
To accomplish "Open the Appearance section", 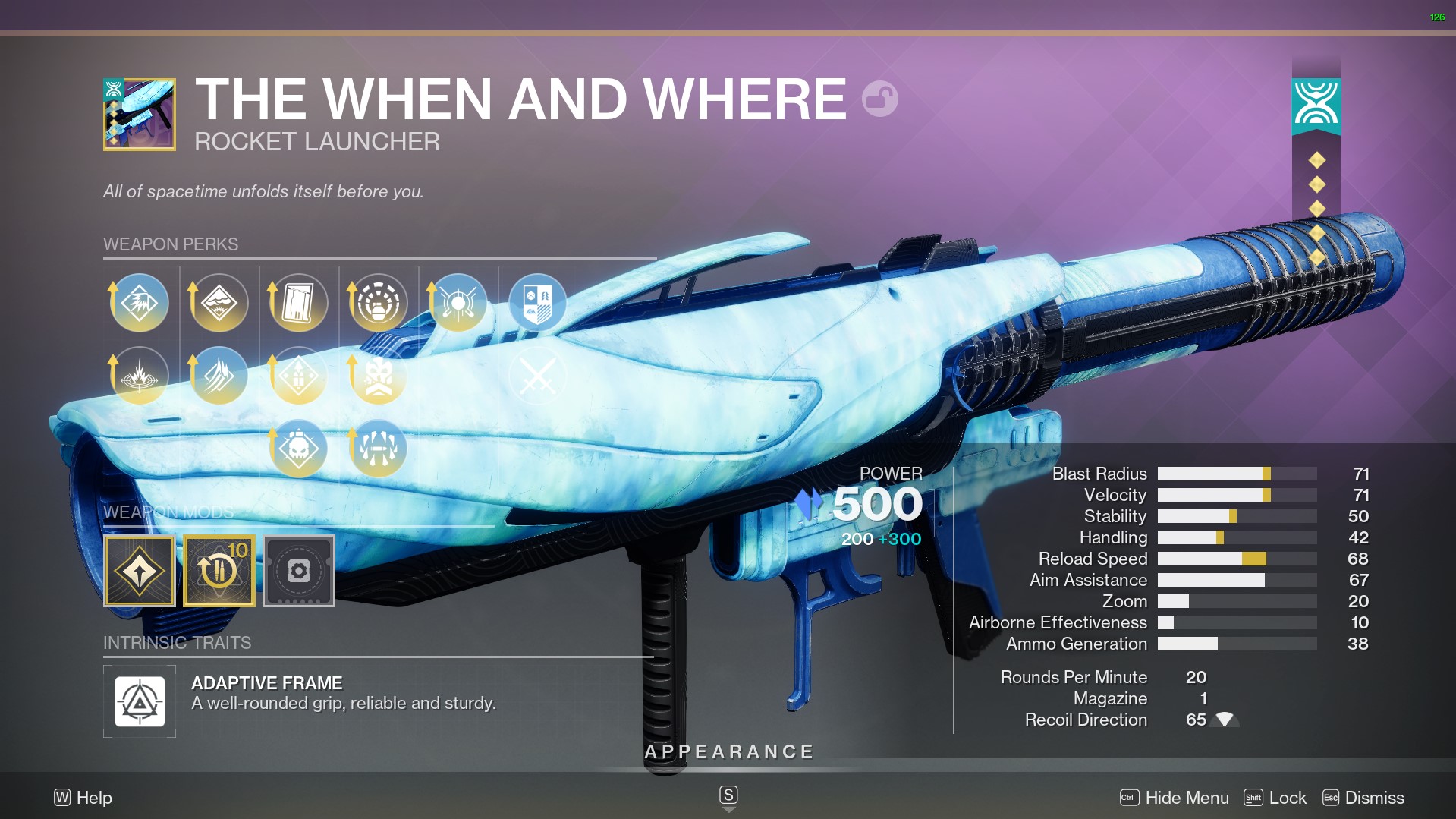I will 728,752.
